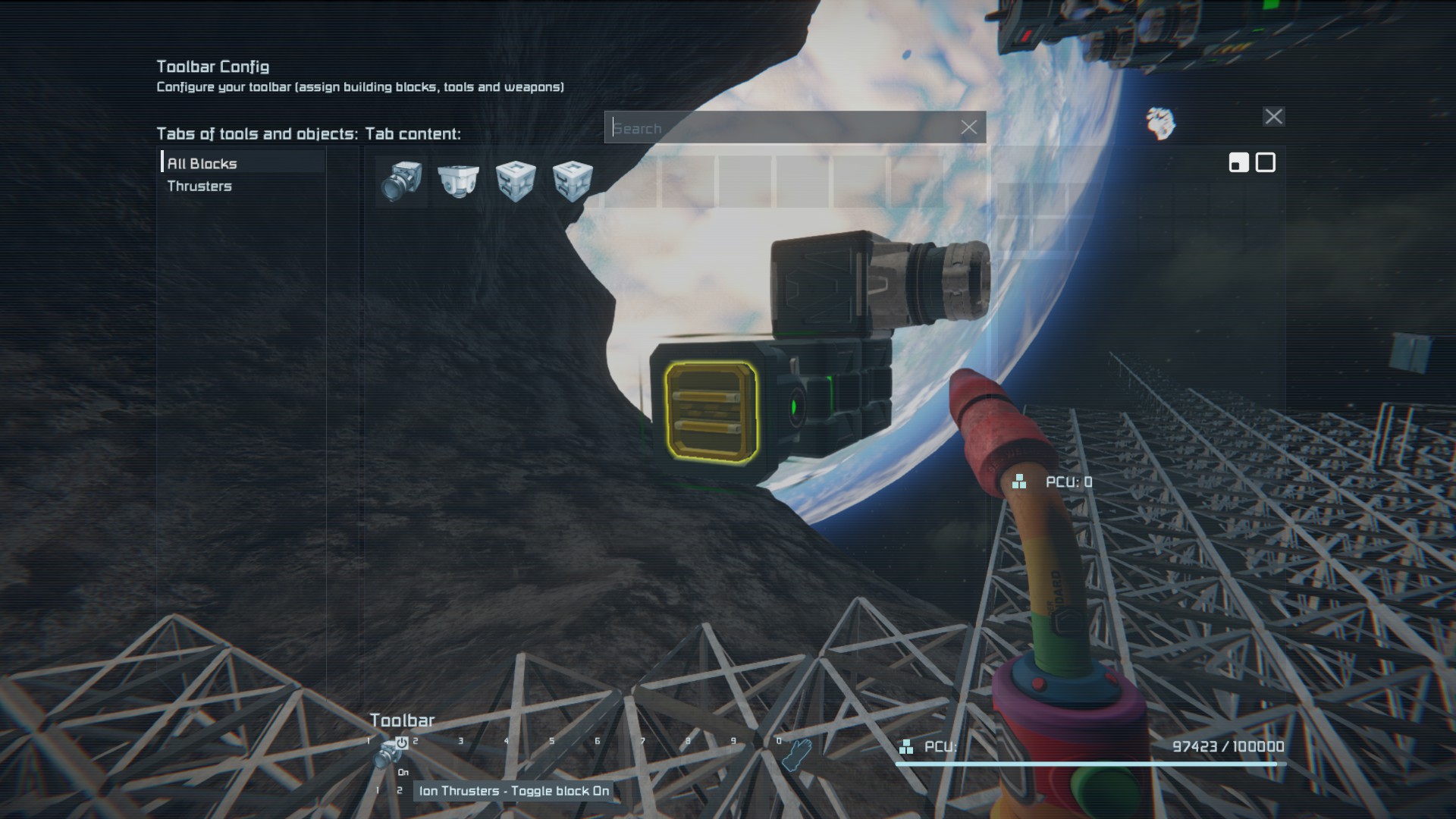Switch to large grid block size
Screen dimensions: 1456x819
pyautogui.click(x=1266, y=162)
